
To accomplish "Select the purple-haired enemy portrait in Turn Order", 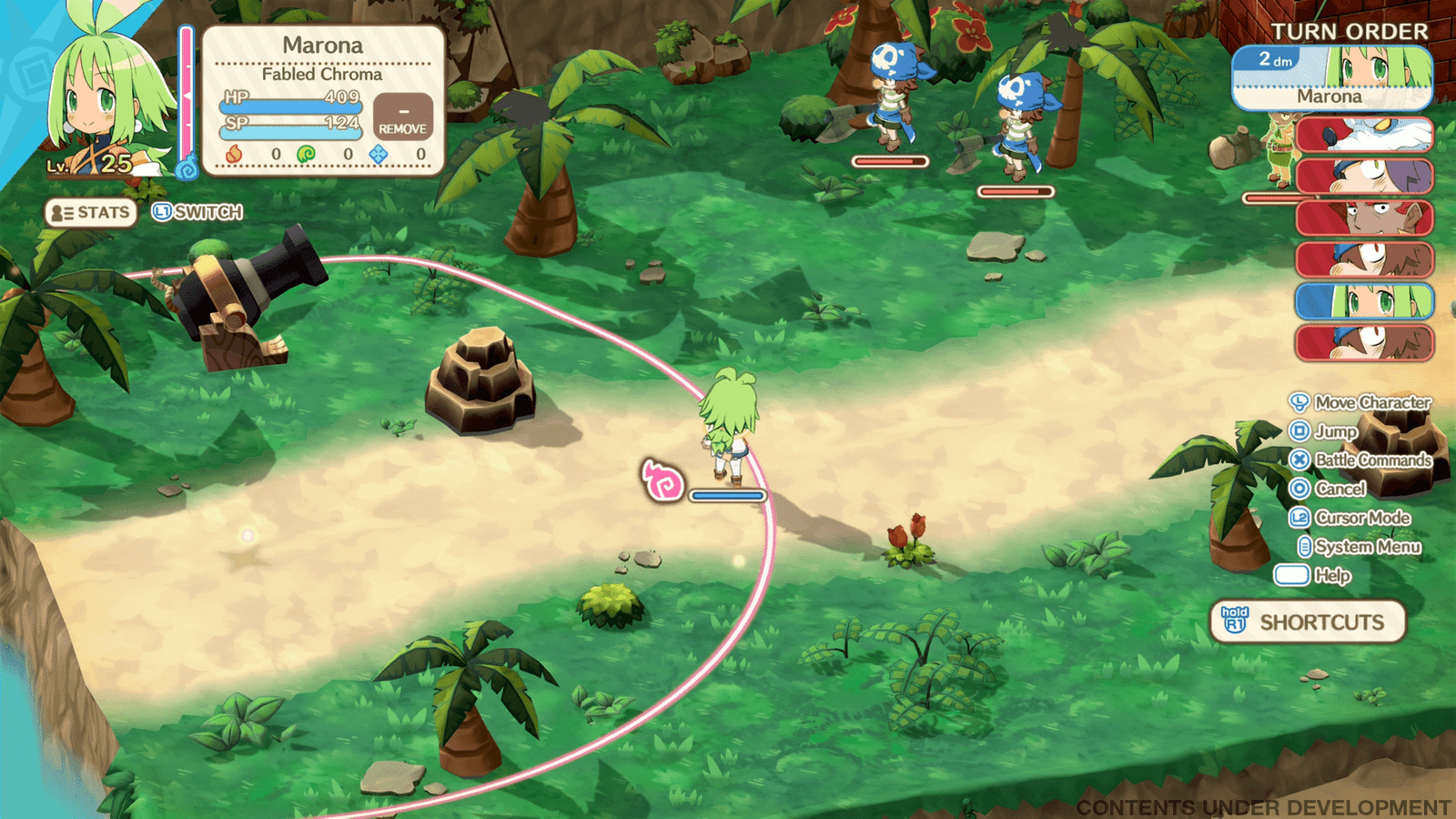I will pos(1363,177).
